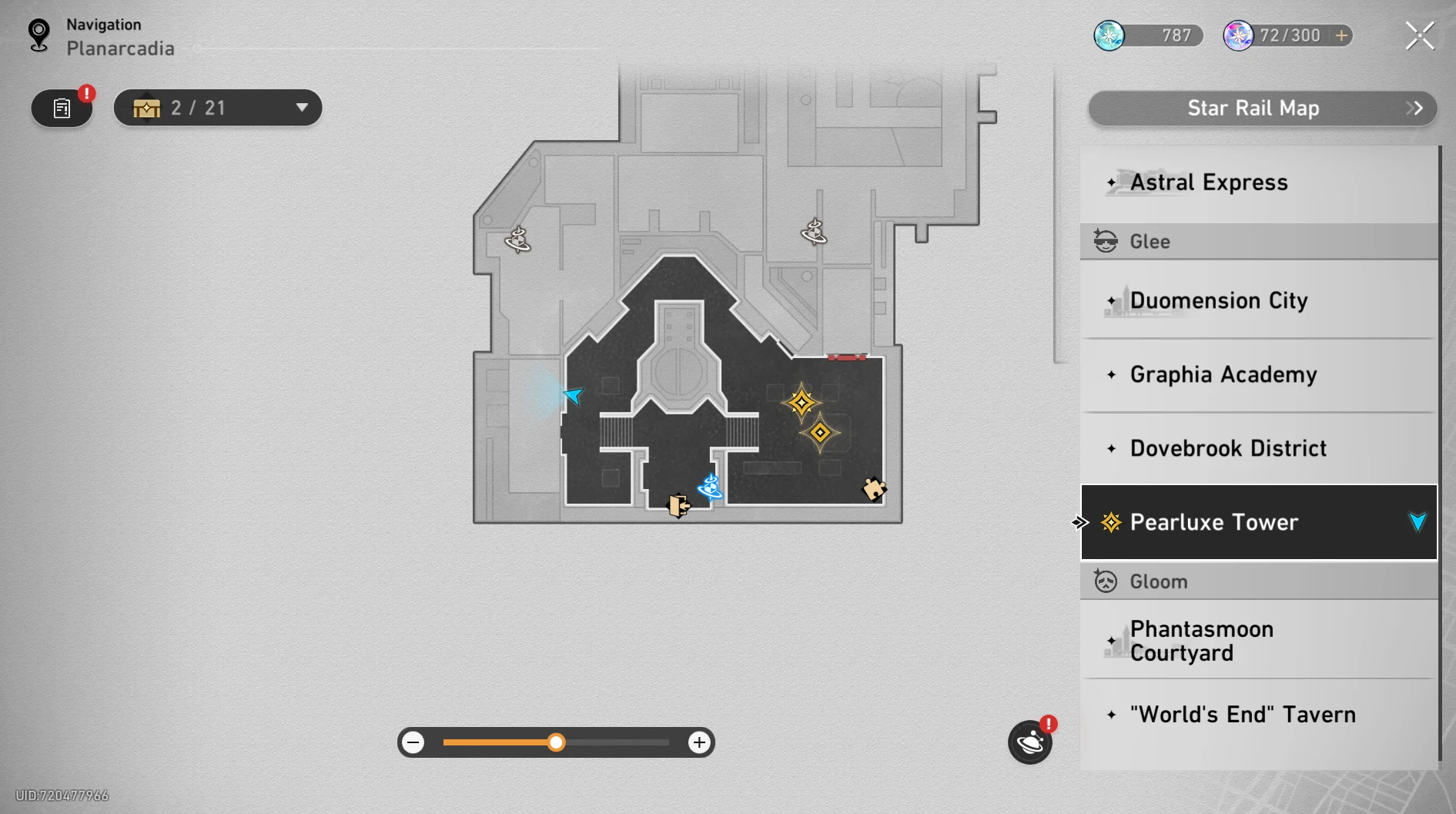Open the planet icon button with alert

pos(1030,742)
